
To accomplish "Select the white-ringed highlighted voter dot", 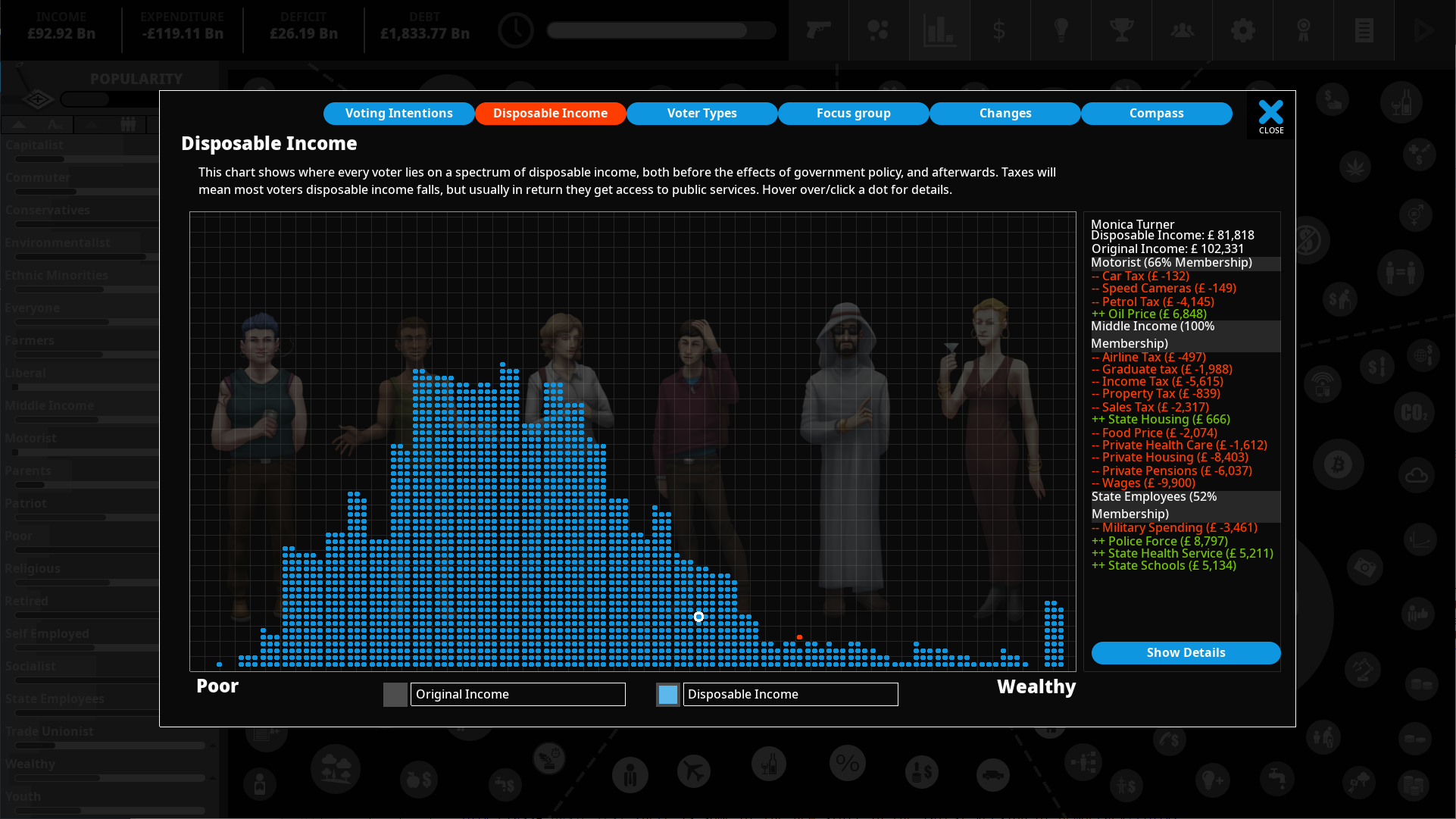I will click(699, 617).
